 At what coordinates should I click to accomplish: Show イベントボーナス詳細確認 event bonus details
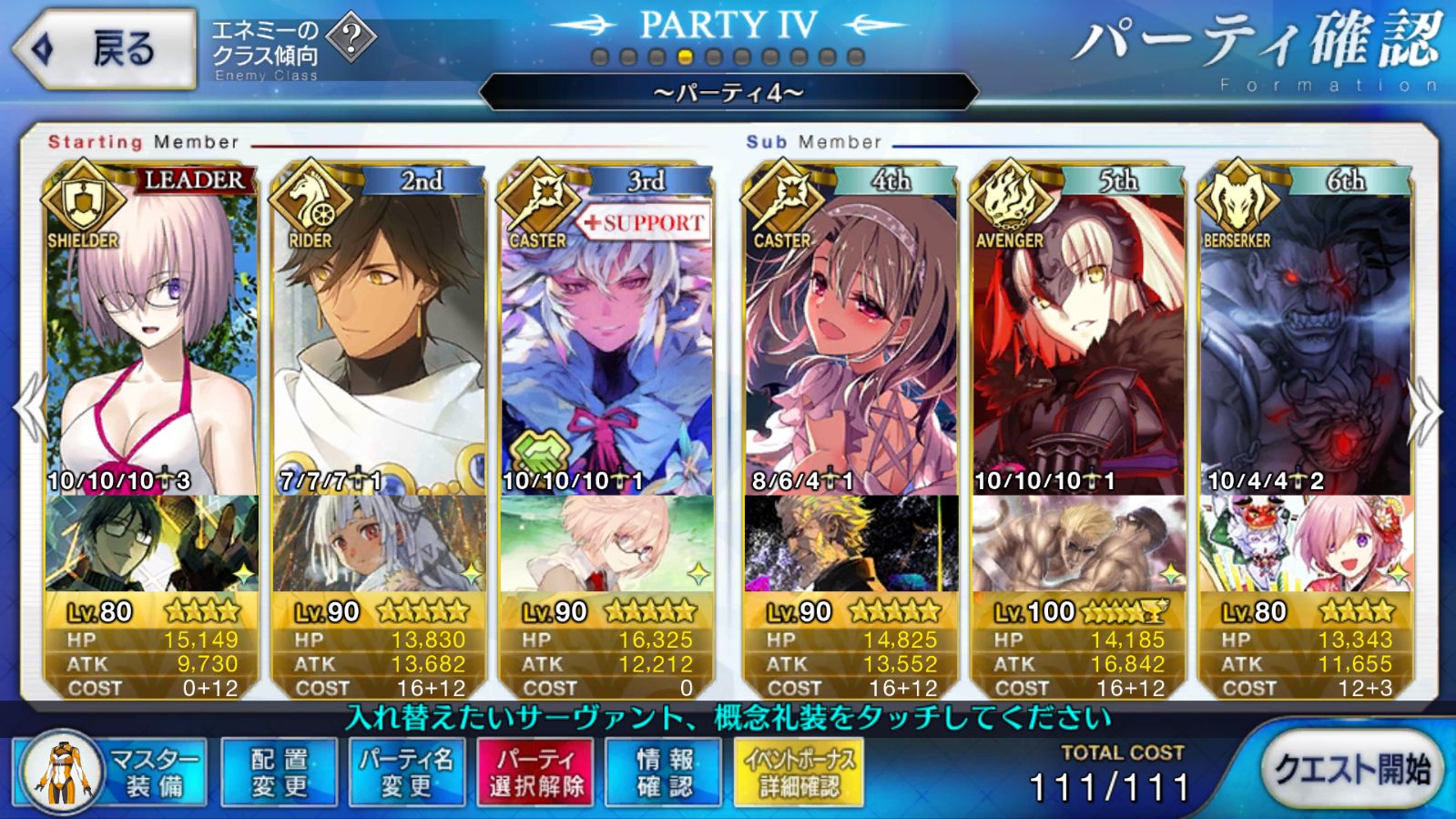point(799,772)
